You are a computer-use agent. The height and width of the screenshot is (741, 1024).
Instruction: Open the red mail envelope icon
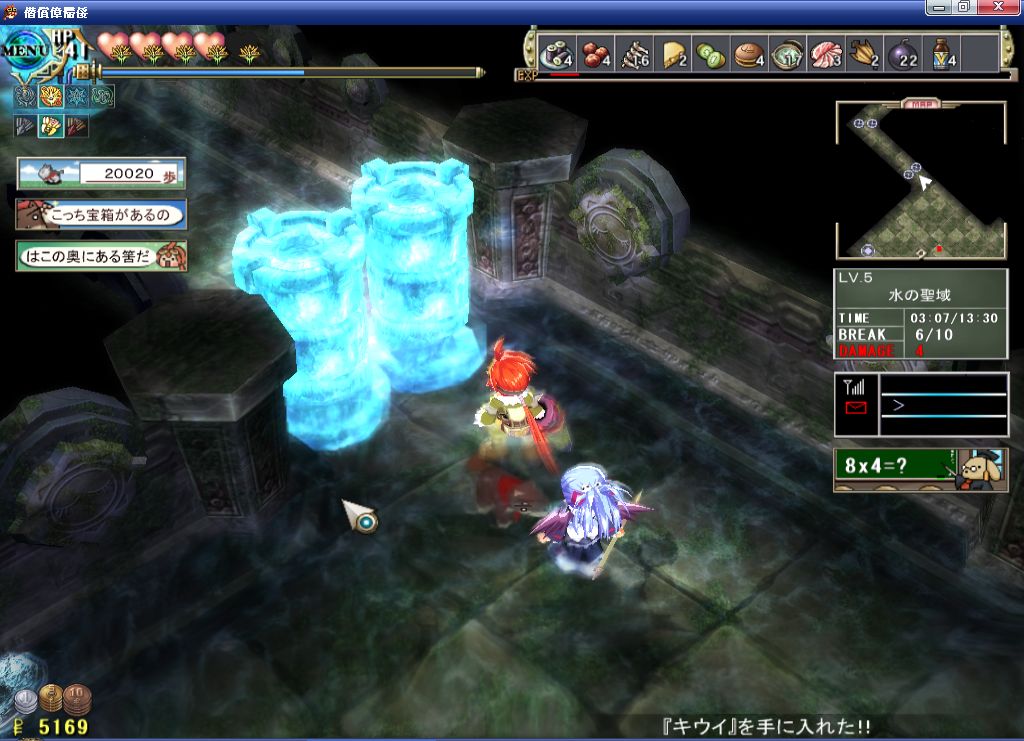(856, 407)
